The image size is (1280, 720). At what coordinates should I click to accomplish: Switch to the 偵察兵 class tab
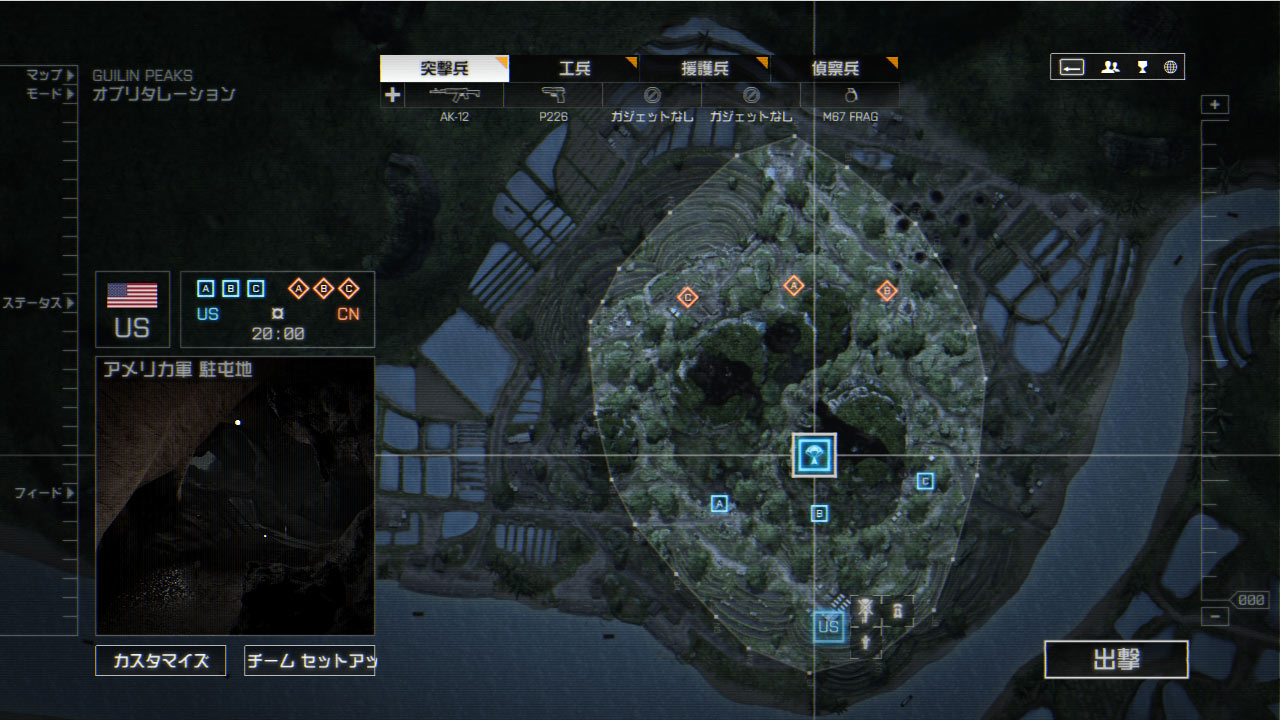pos(834,69)
